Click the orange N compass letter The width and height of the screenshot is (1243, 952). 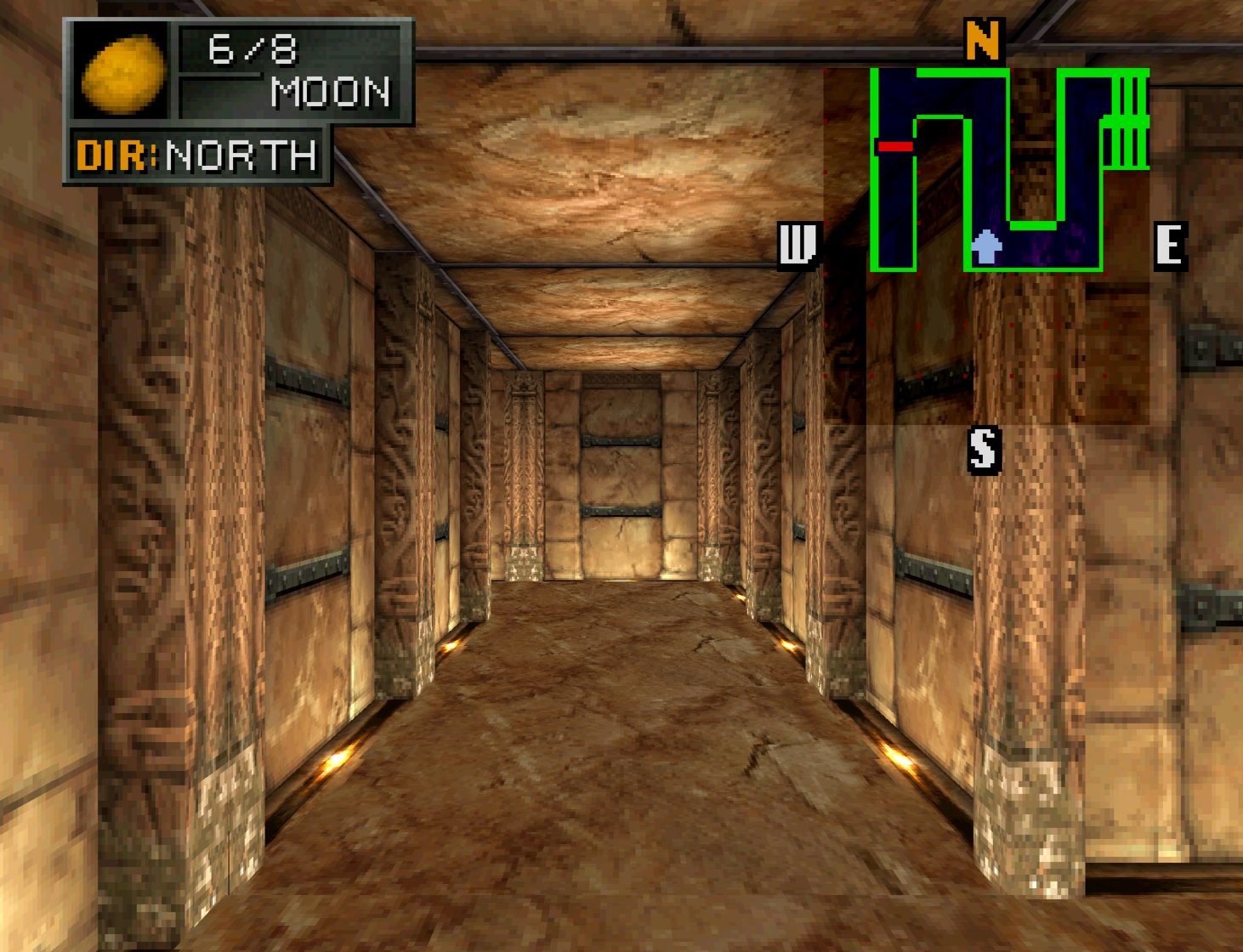pos(983,40)
